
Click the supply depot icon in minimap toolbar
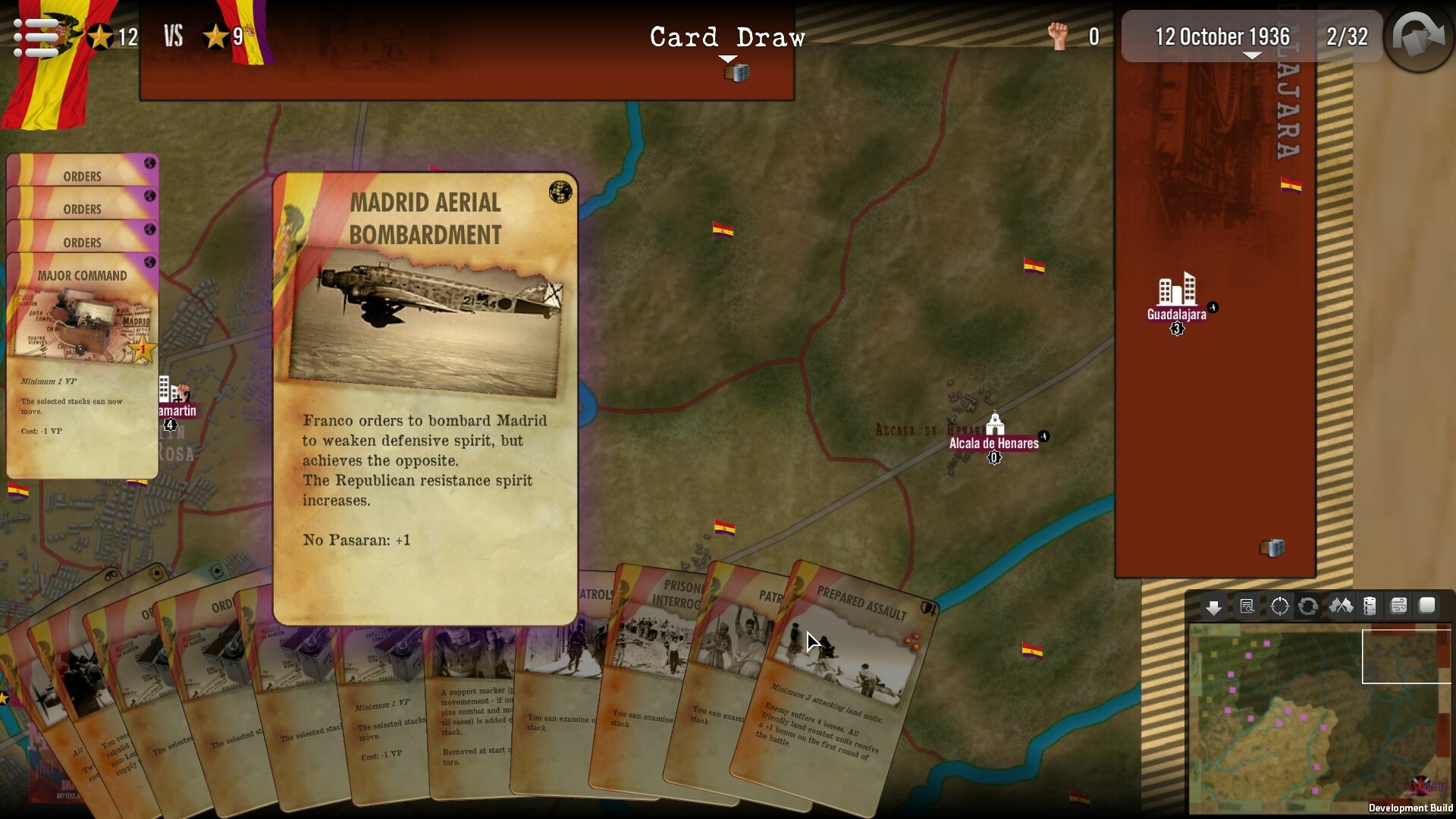pyautogui.click(x=1369, y=606)
